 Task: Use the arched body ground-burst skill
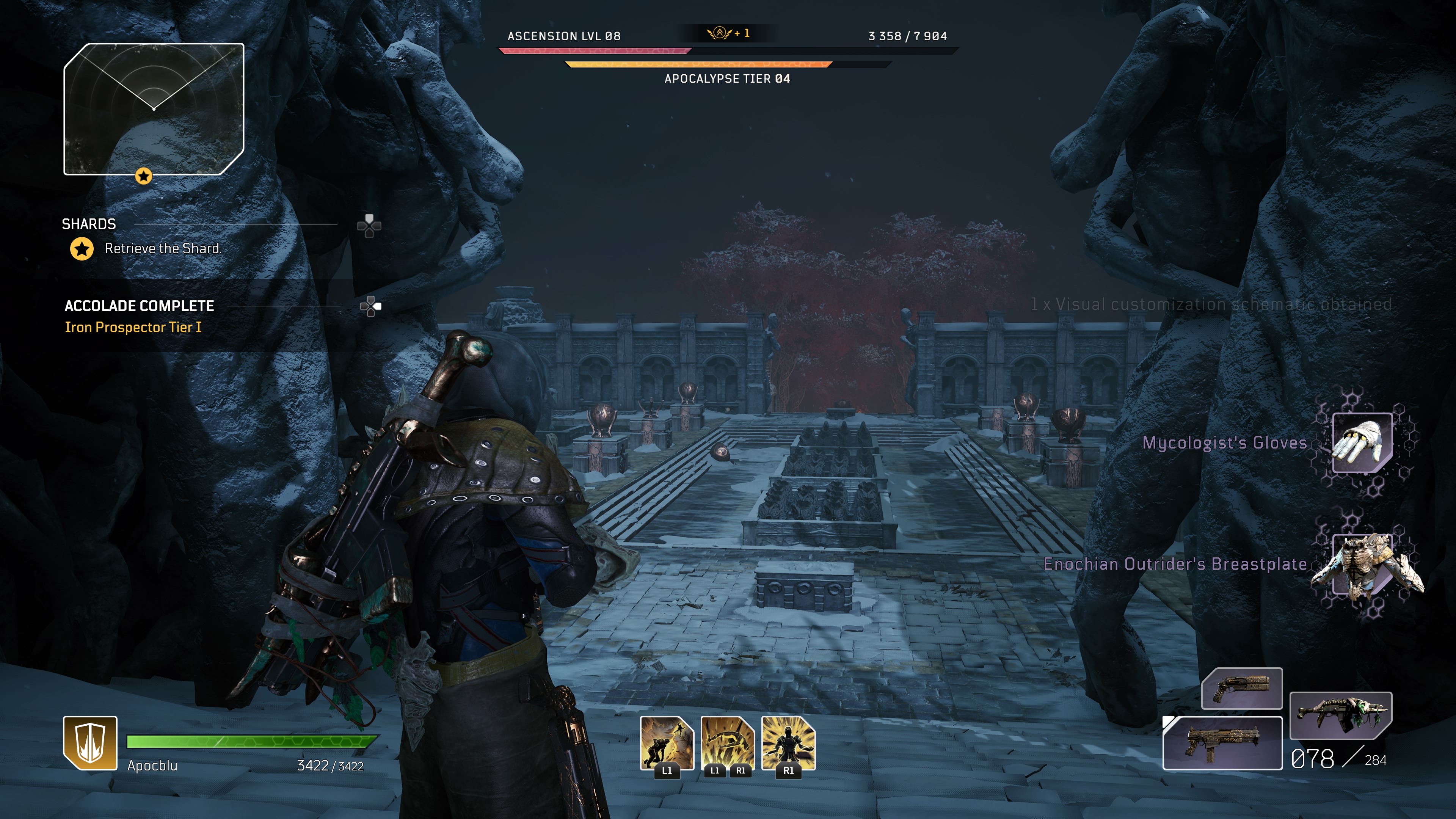[728, 743]
